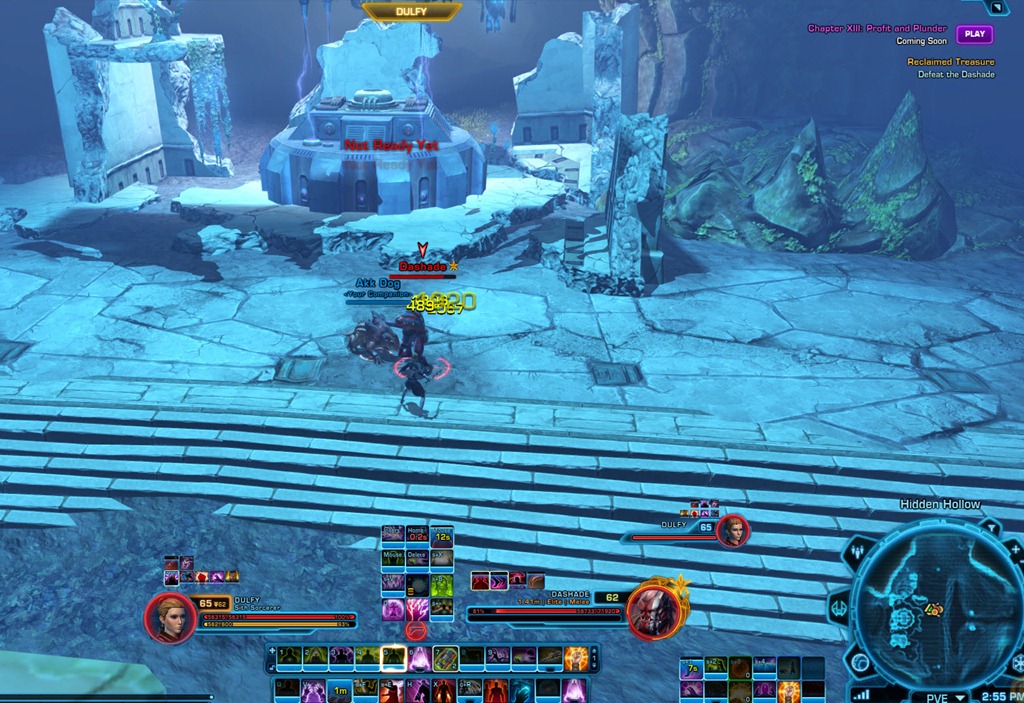Open the minimap filter funnel button
1024x703 pixels.
pyautogui.click(x=990, y=526)
